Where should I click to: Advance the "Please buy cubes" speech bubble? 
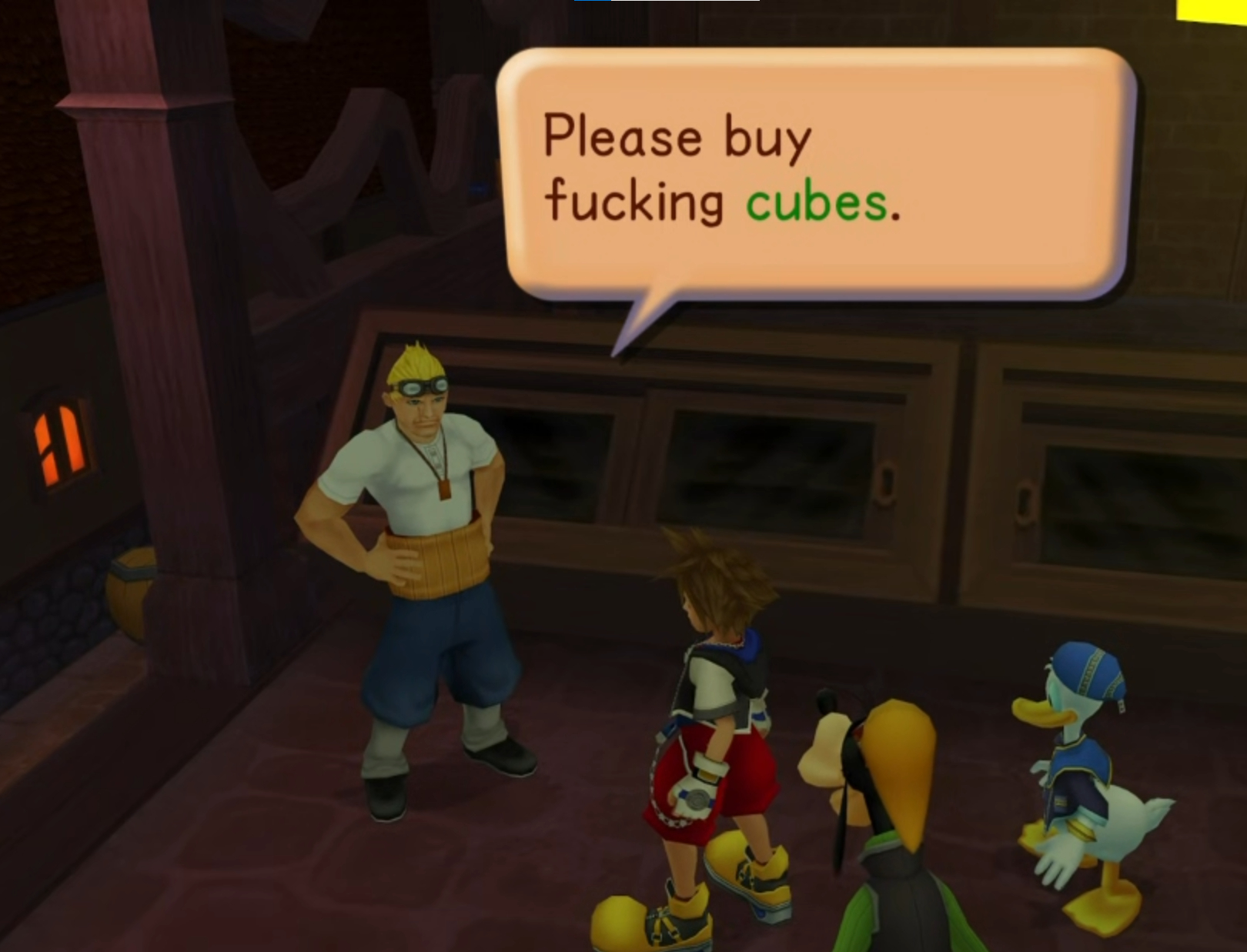point(816,173)
